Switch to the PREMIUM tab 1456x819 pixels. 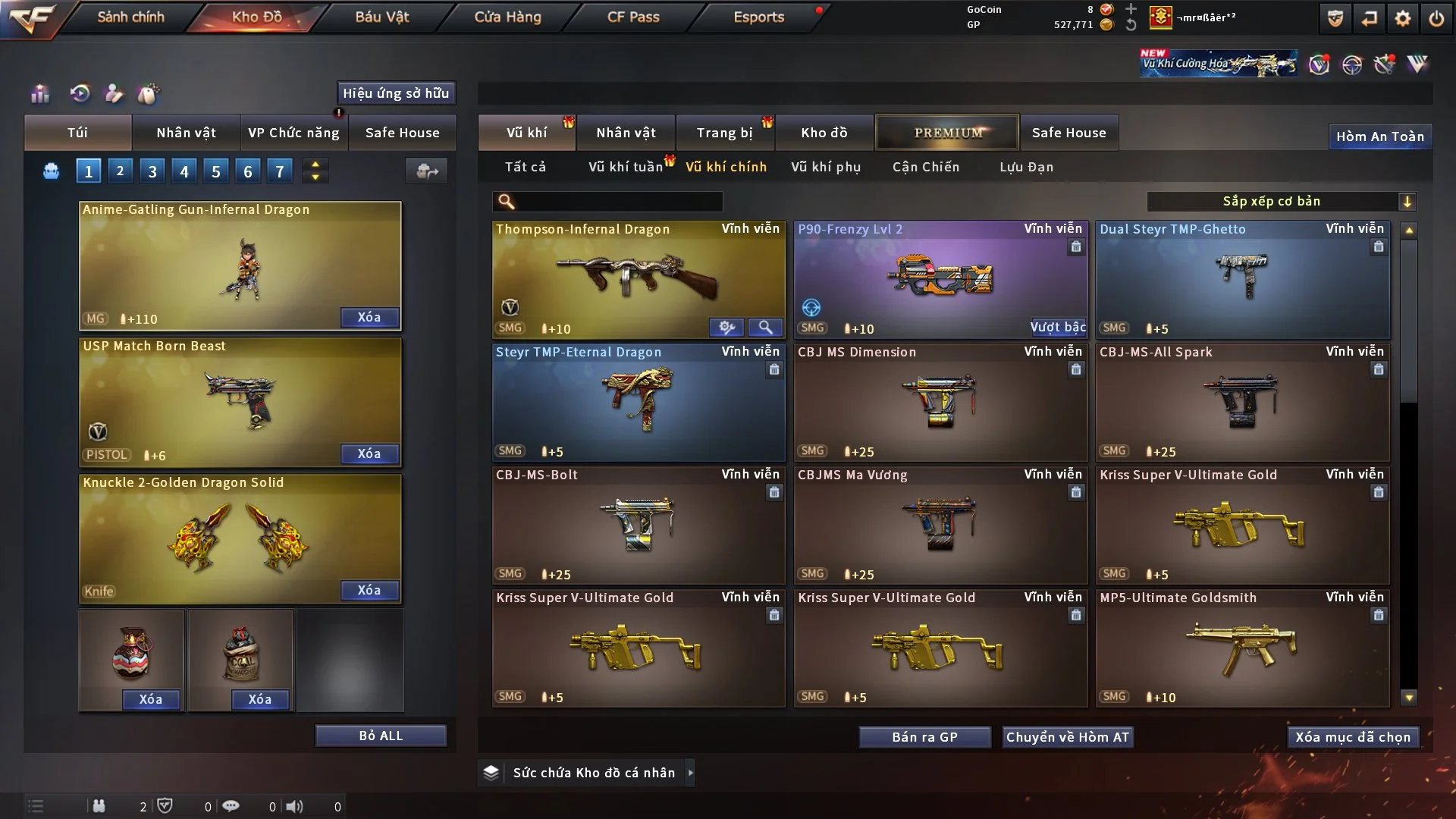tap(947, 133)
